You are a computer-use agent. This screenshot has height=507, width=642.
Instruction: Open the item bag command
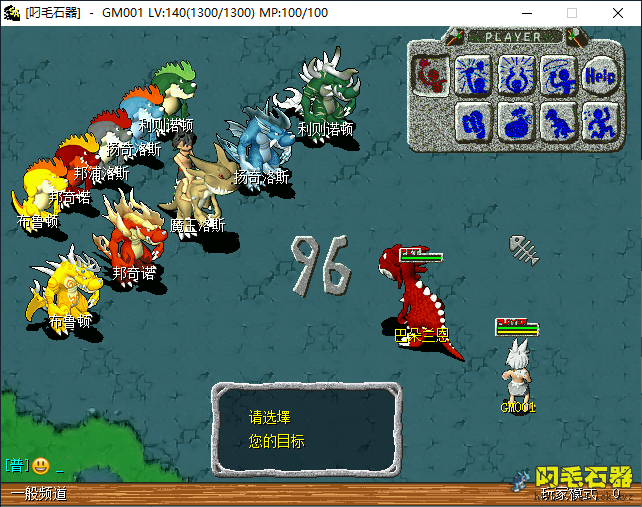click(516, 121)
